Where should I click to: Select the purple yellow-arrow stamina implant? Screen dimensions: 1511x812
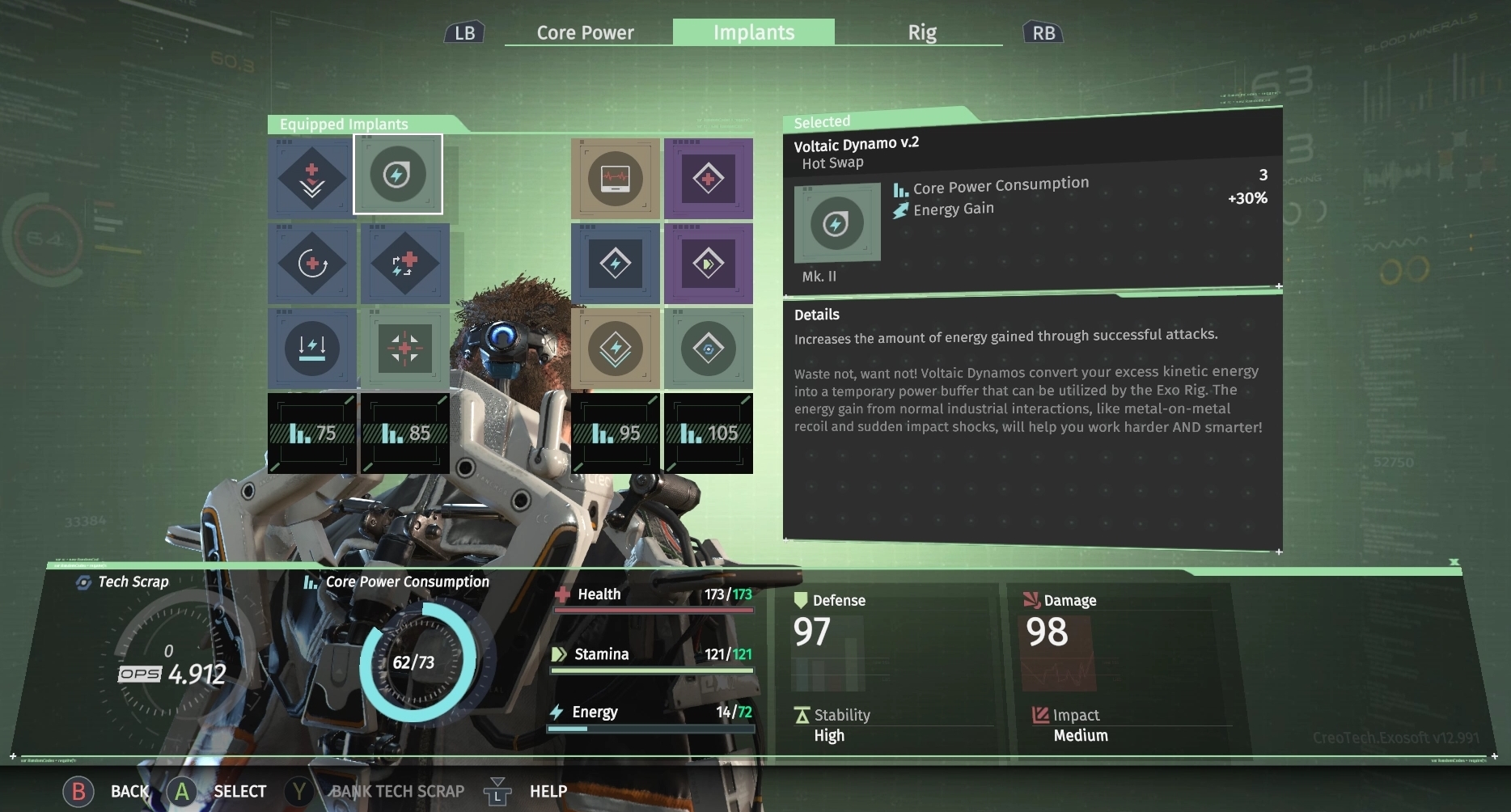709,264
